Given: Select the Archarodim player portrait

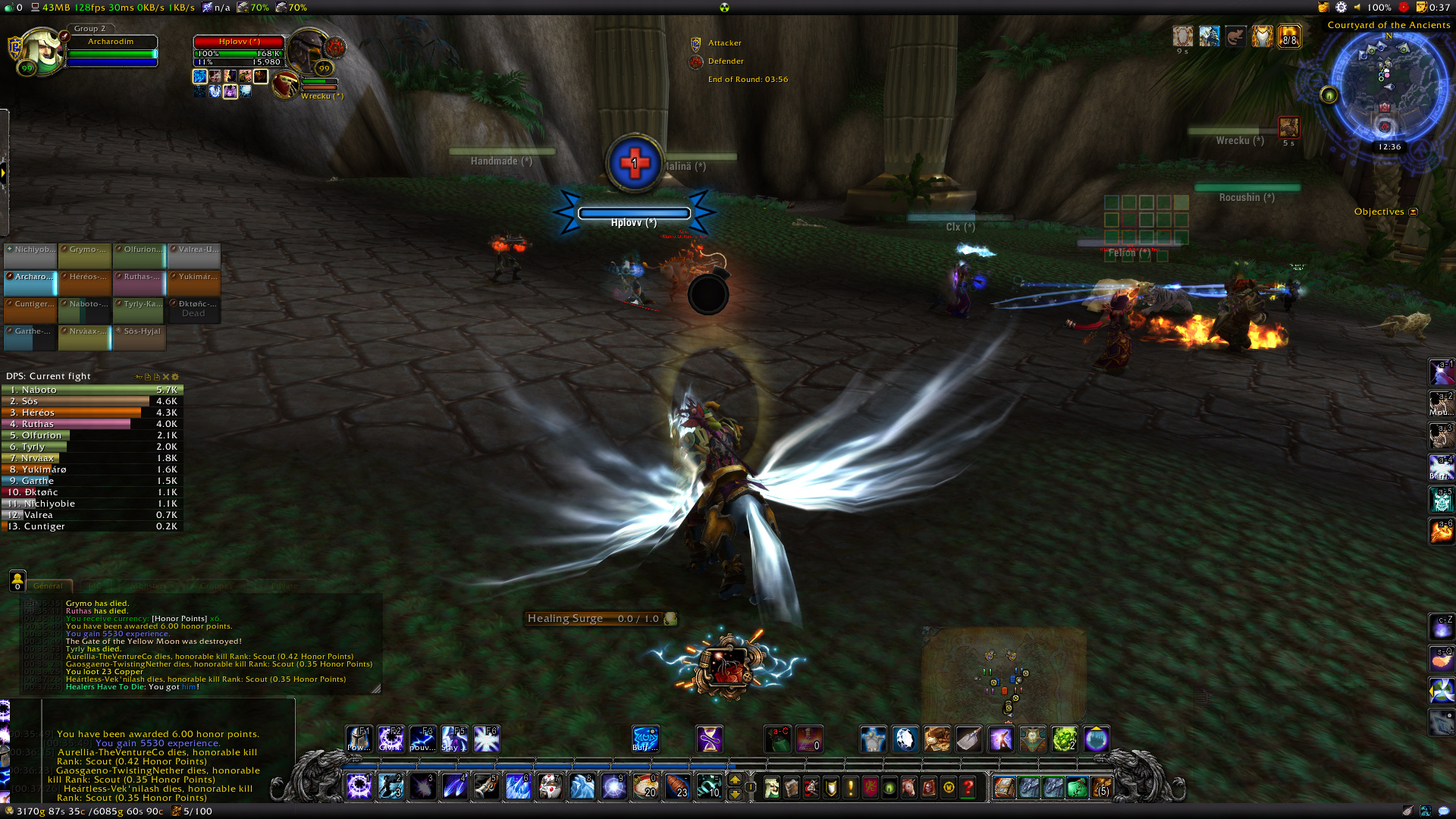Looking at the screenshot, I should [42, 52].
